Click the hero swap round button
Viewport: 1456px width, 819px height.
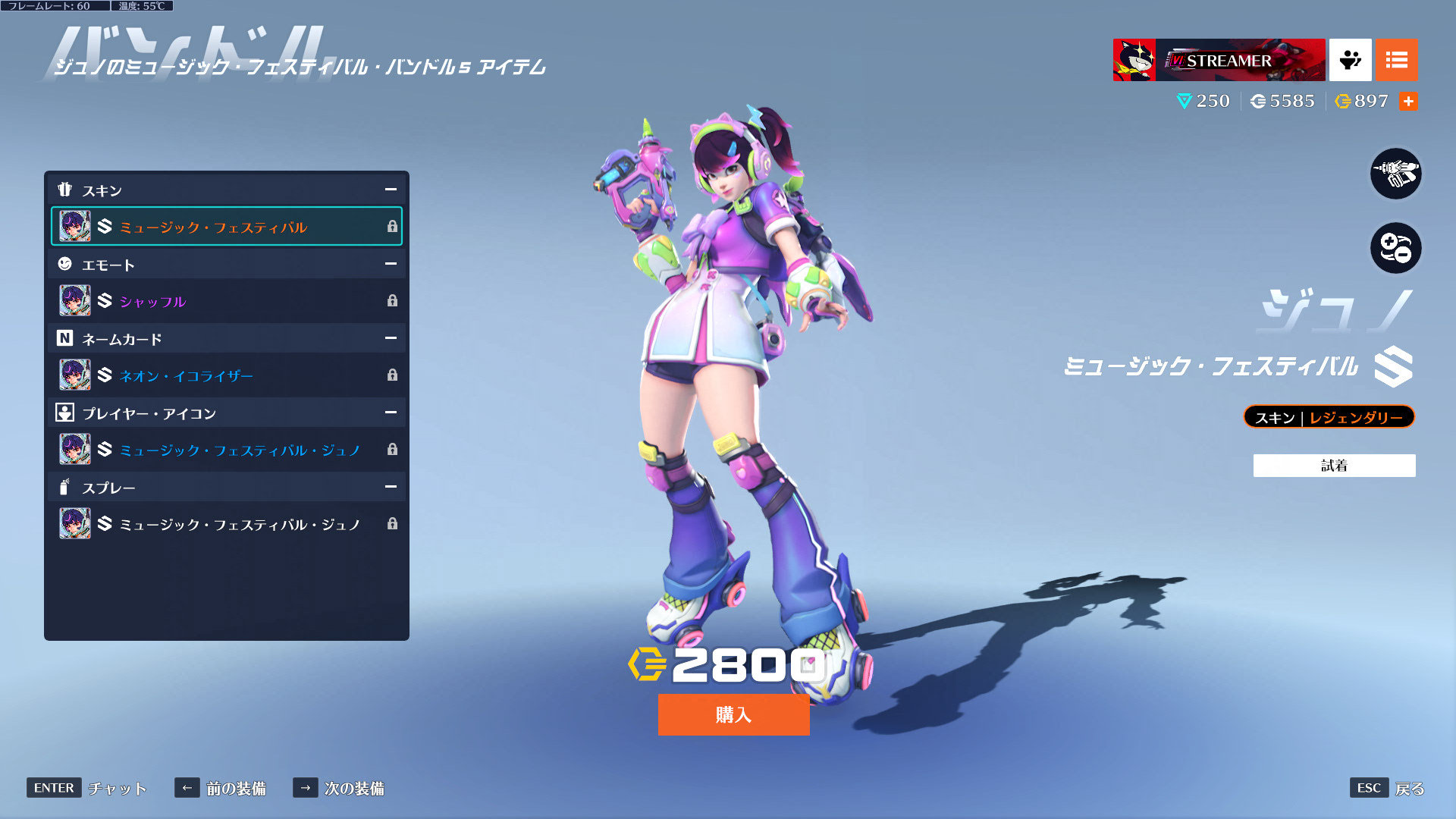(x=1395, y=248)
